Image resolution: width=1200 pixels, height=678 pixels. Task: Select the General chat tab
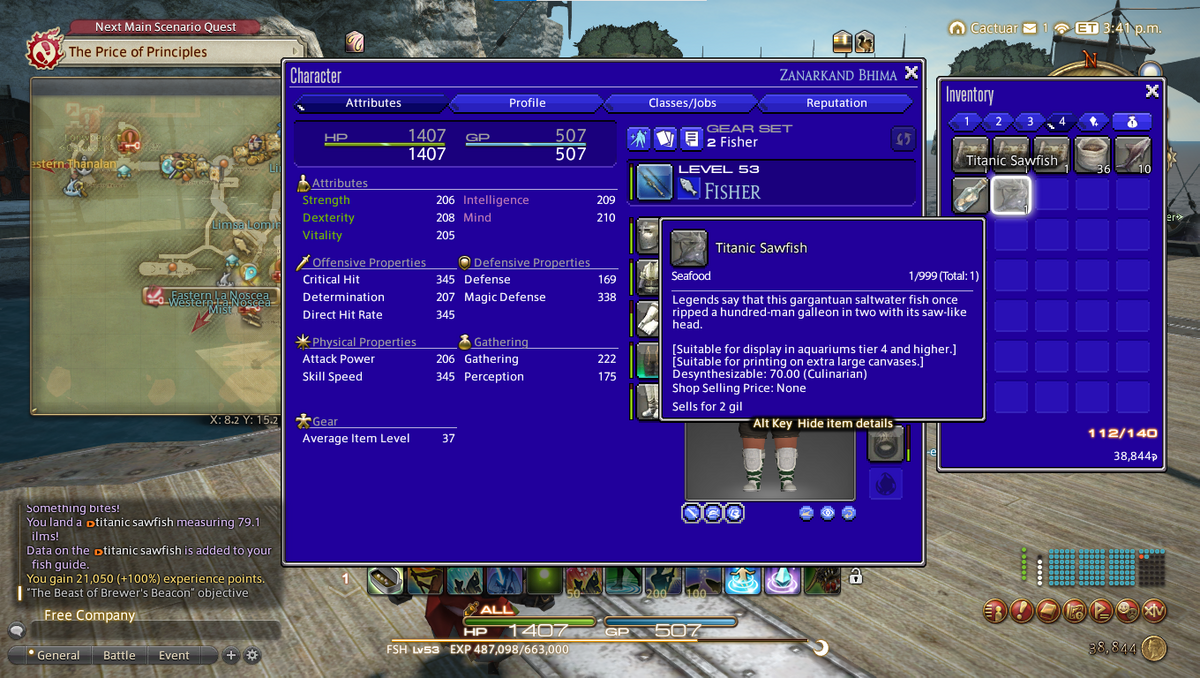coord(57,656)
